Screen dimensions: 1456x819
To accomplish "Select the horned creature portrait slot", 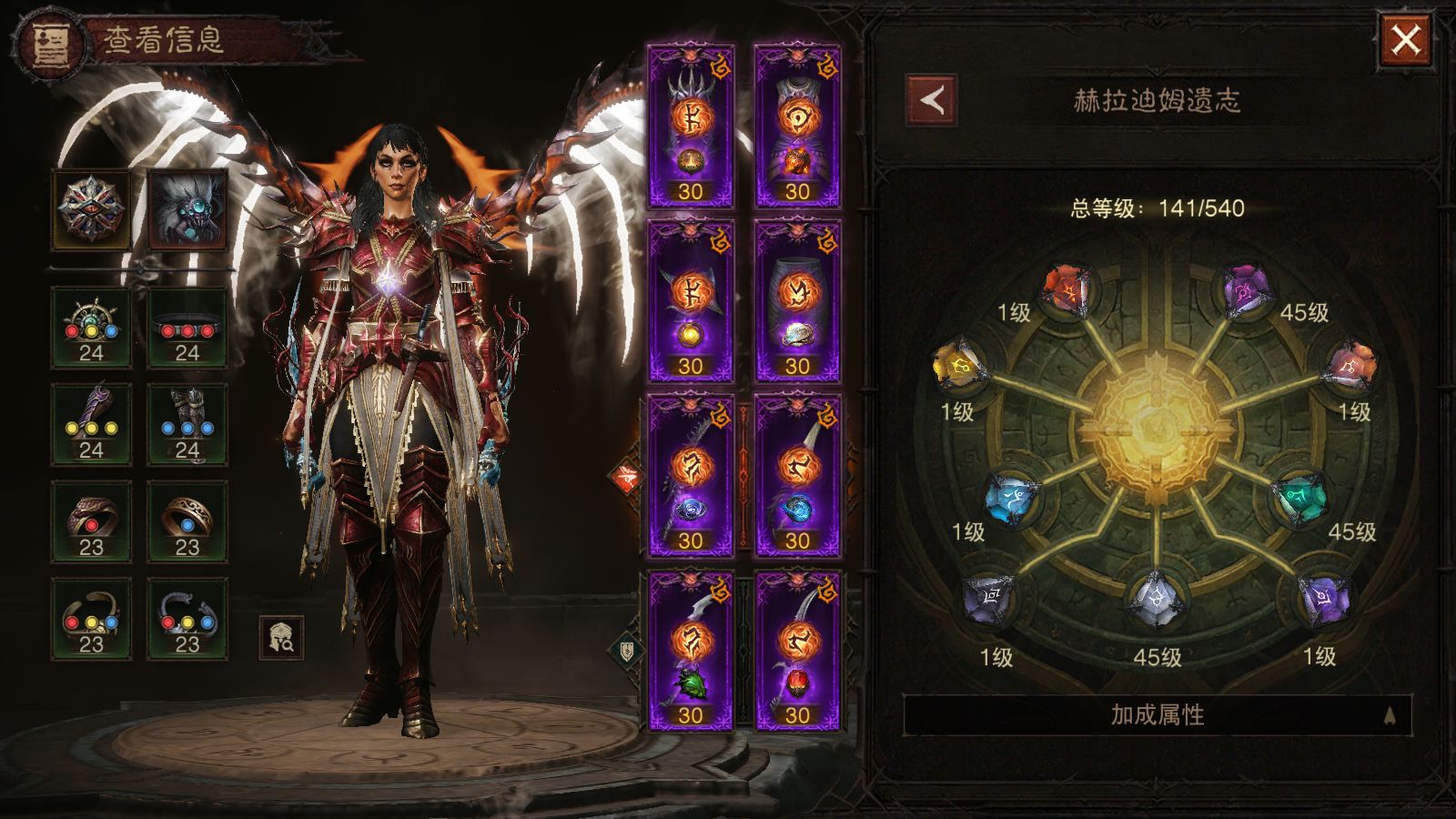I will click(x=187, y=208).
